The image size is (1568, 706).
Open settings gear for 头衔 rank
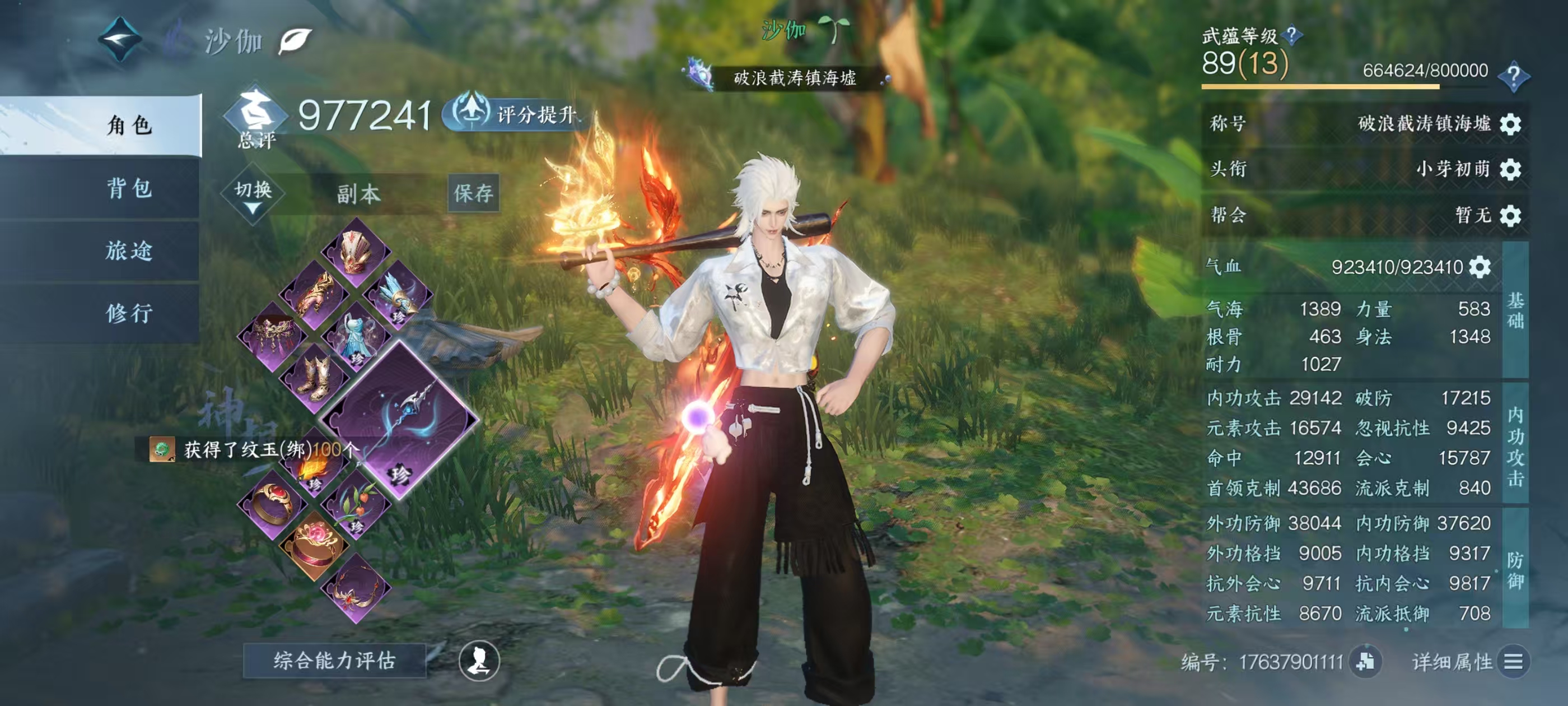pos(1511,169)
